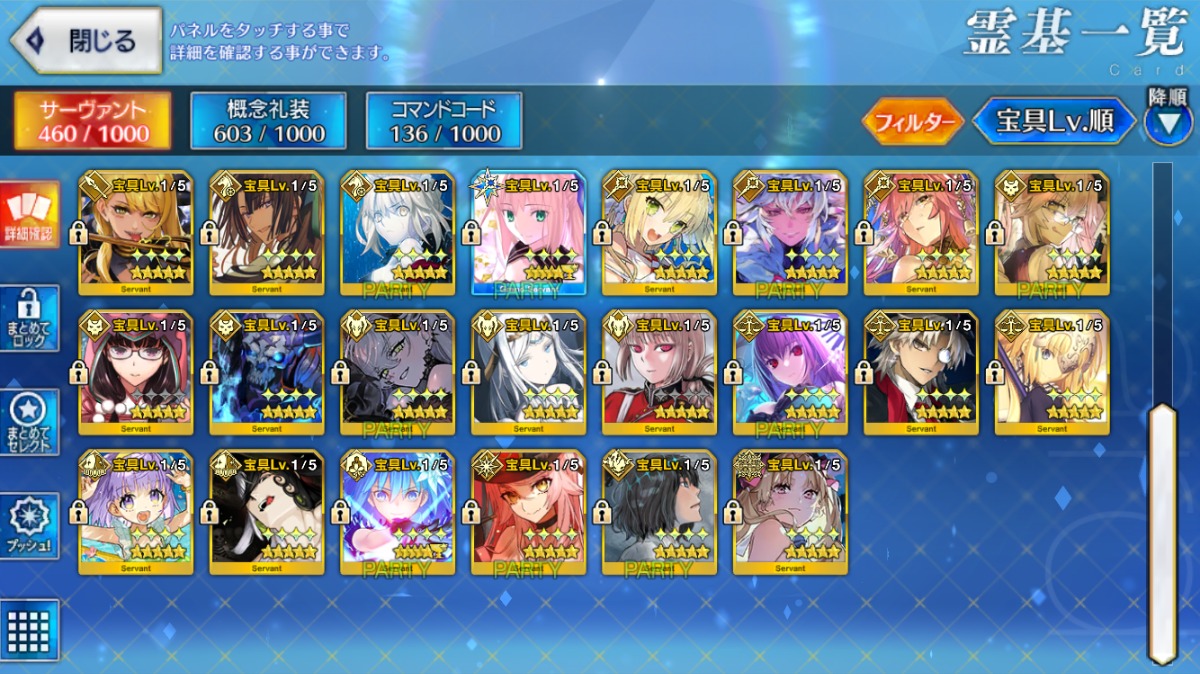Select the glasses-wearing hooded girl servant card
Viewport: 1200px width, 674px height.
(136, 372)
